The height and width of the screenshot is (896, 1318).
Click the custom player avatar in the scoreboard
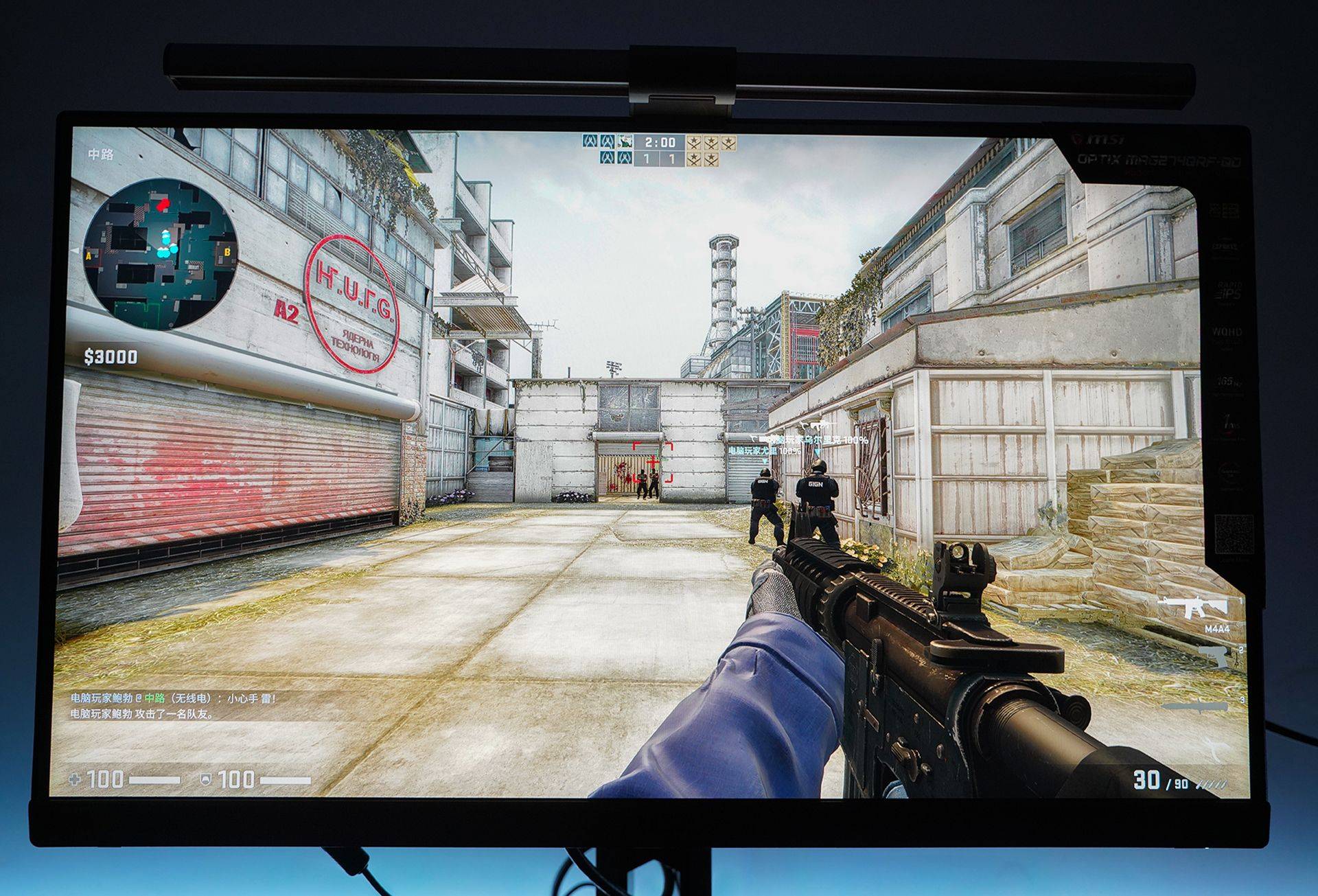[624, 142]
